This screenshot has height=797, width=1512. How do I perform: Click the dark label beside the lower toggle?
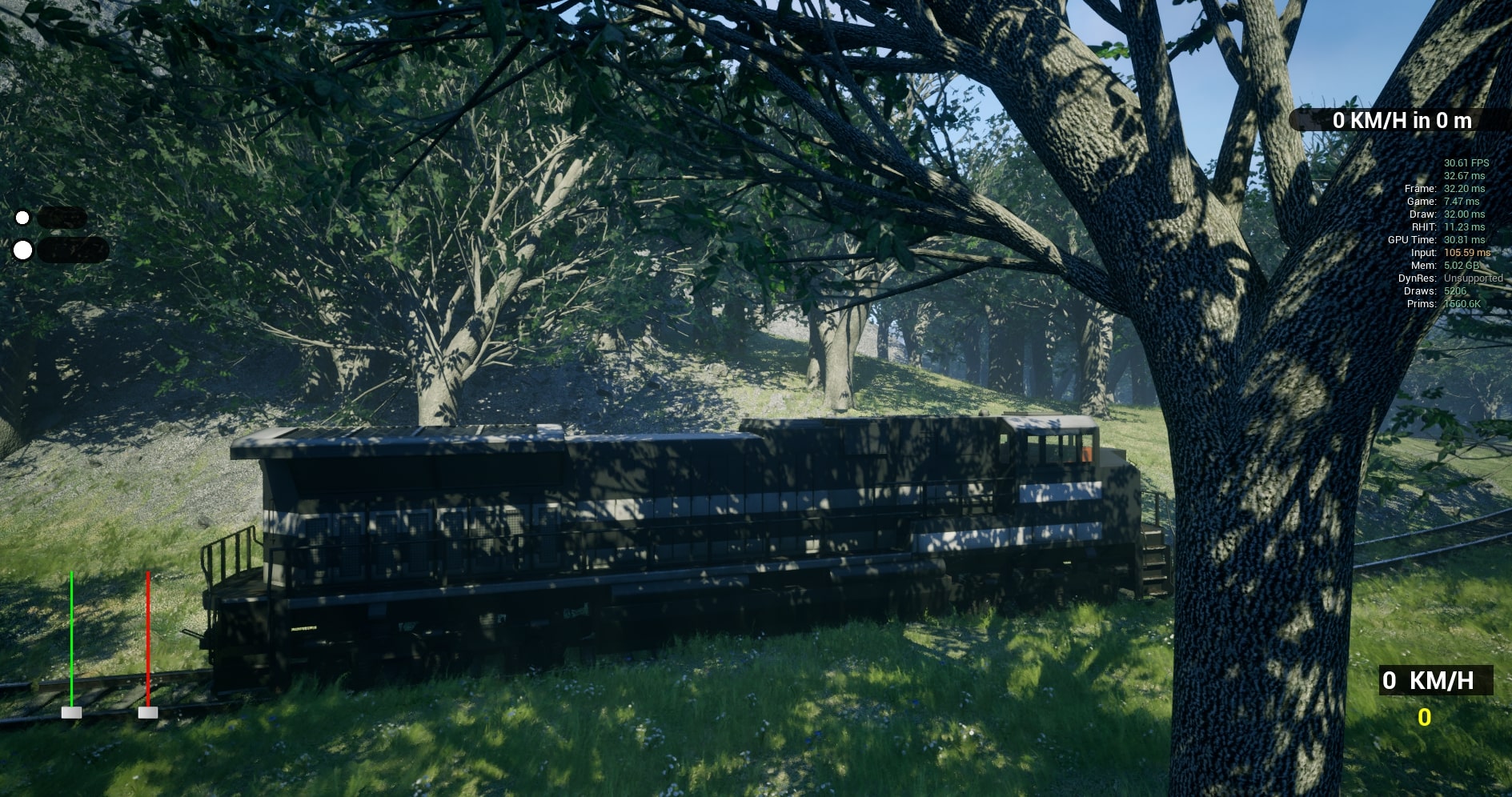coord(72,250)
